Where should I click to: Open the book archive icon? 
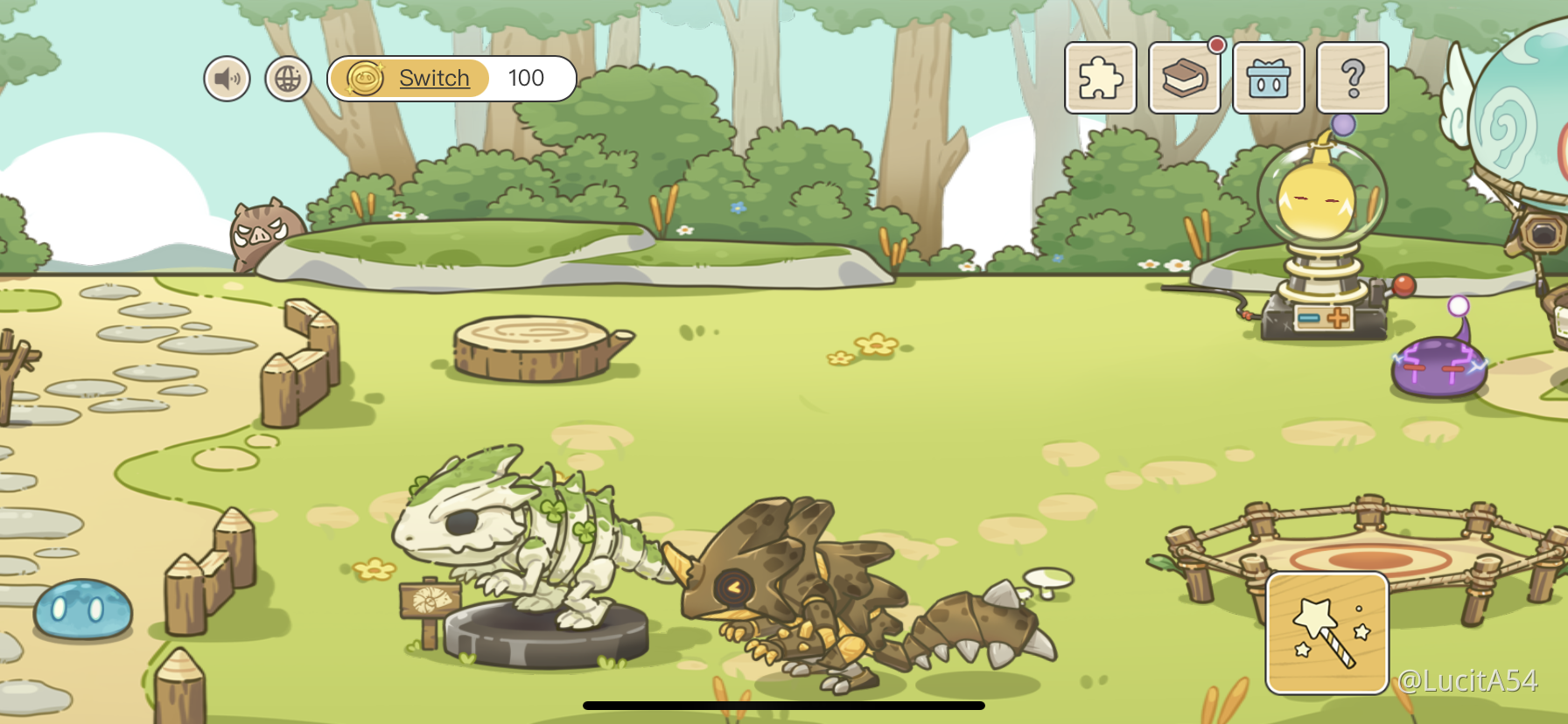tap(1184, 78)
